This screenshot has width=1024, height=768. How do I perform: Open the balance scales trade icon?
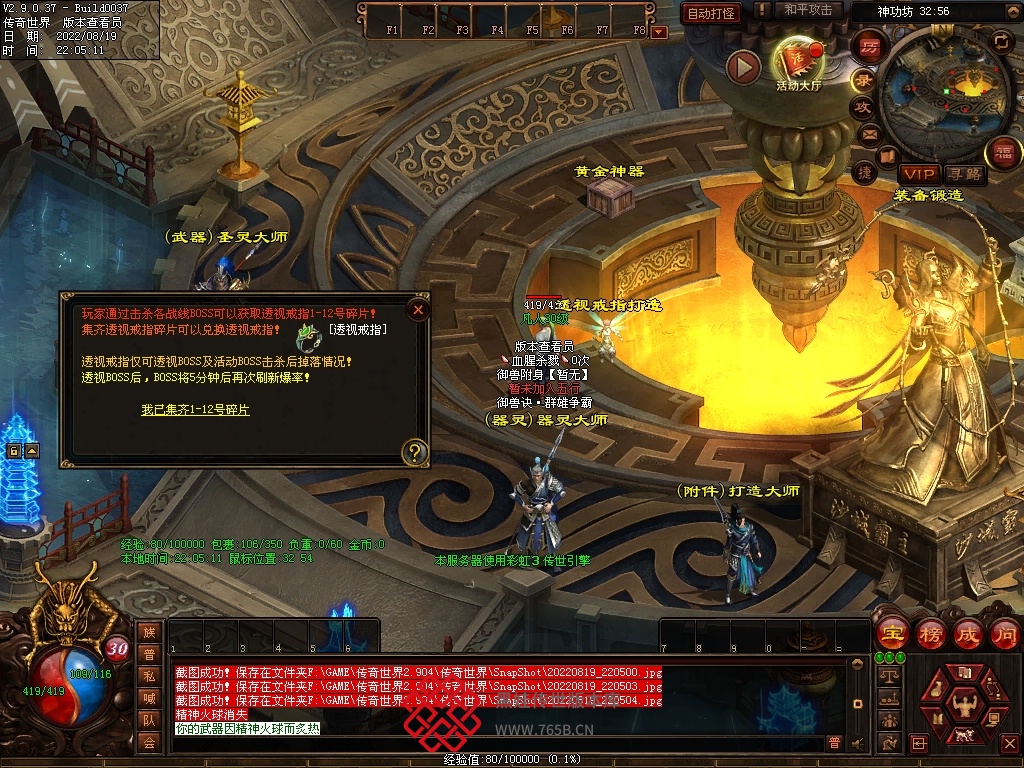(888, 676)
